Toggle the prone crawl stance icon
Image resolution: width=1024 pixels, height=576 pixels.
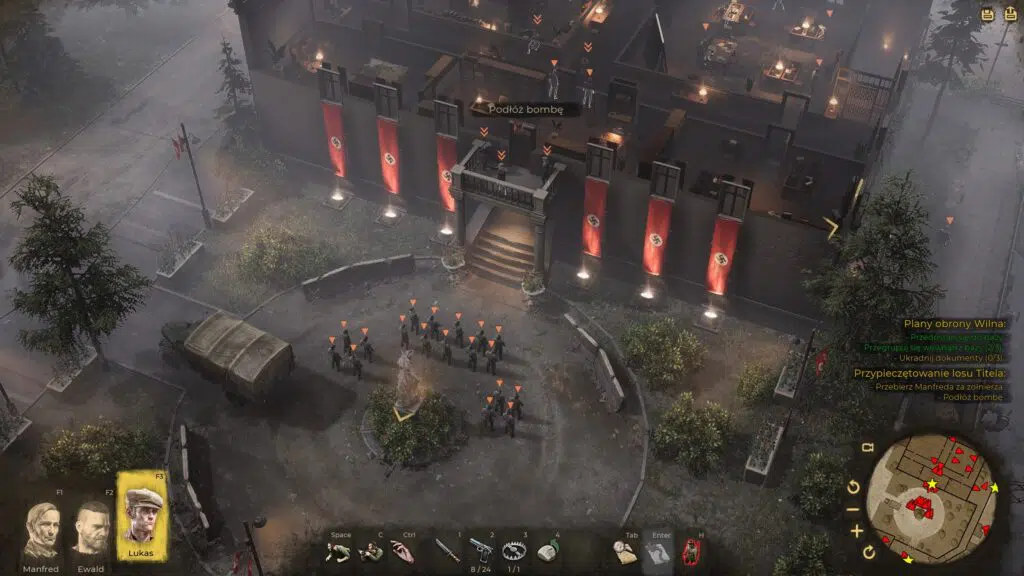(340, 551)
